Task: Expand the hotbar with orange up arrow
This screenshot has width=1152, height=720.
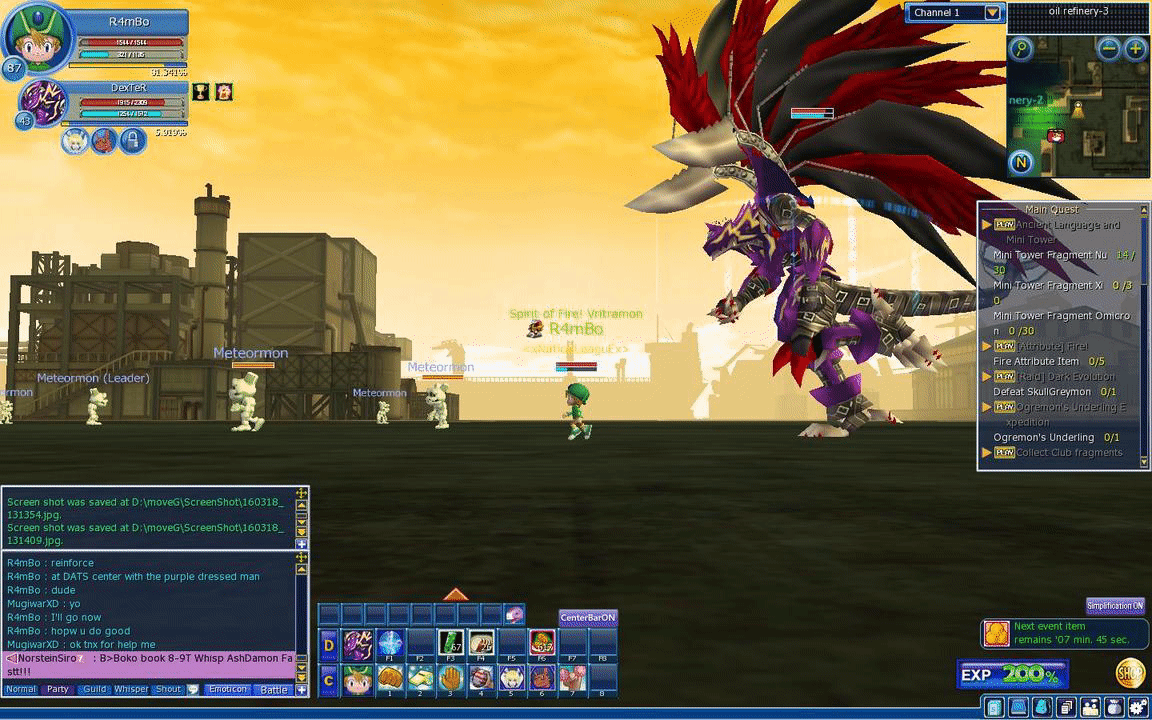Action: 456,595
